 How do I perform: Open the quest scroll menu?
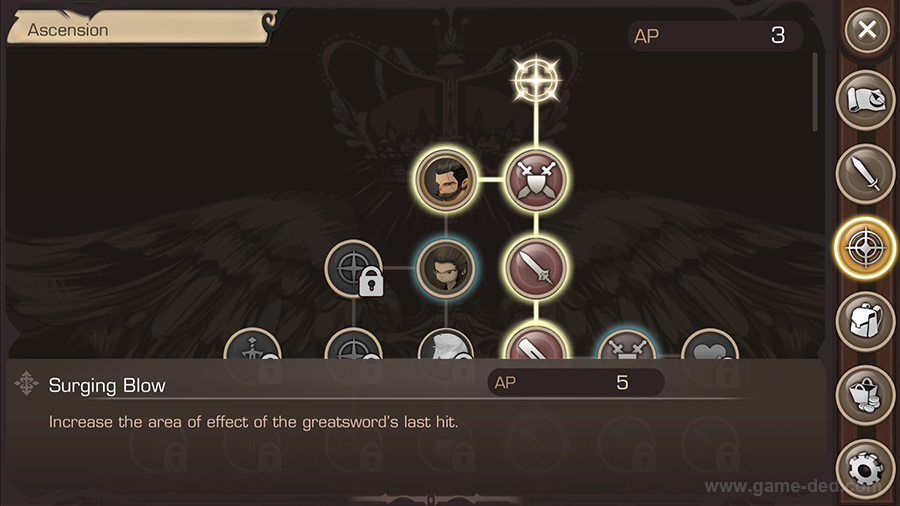[x=865, y=101]
